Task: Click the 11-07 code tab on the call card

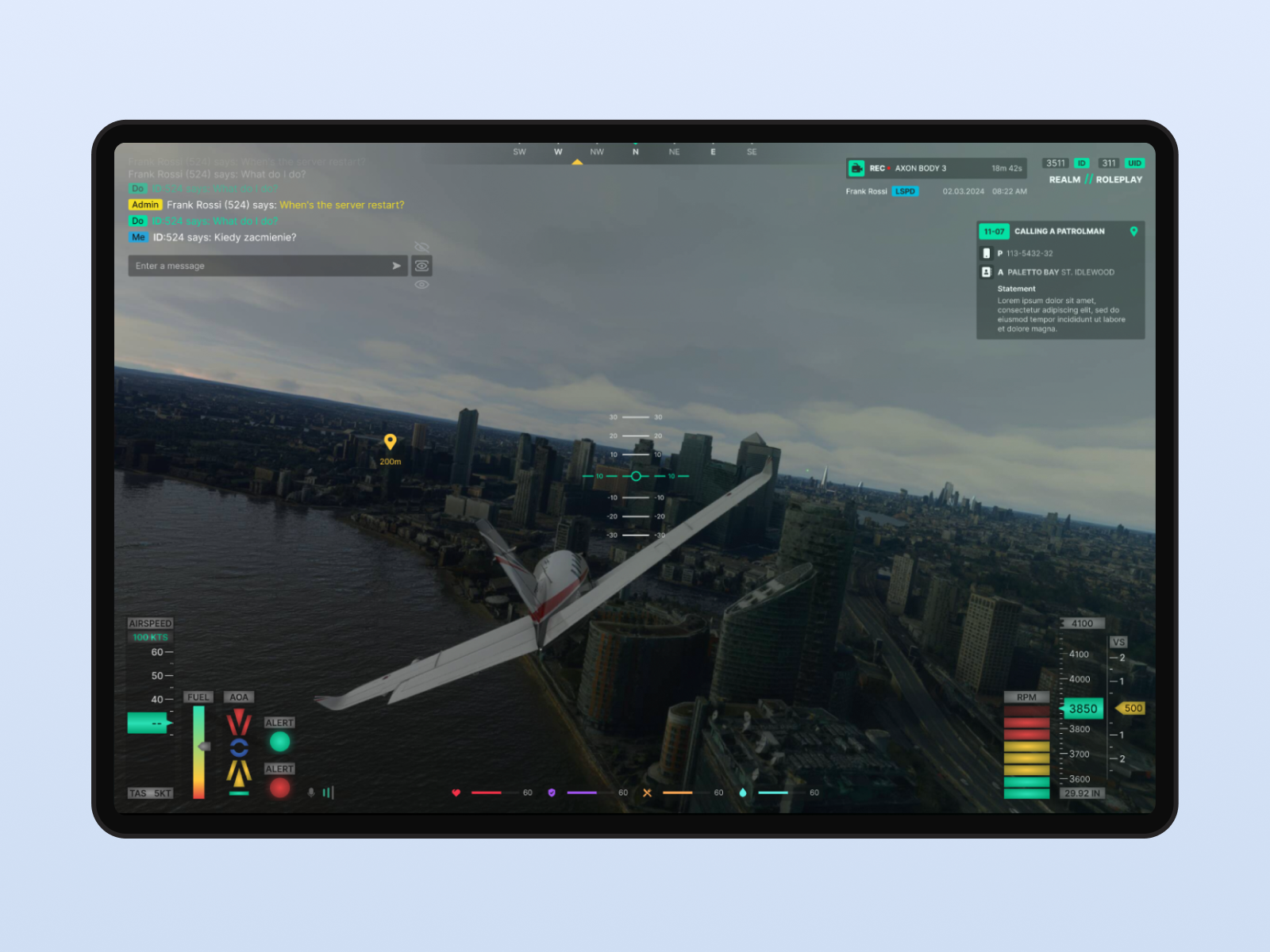Action: [x=993, y=232]
